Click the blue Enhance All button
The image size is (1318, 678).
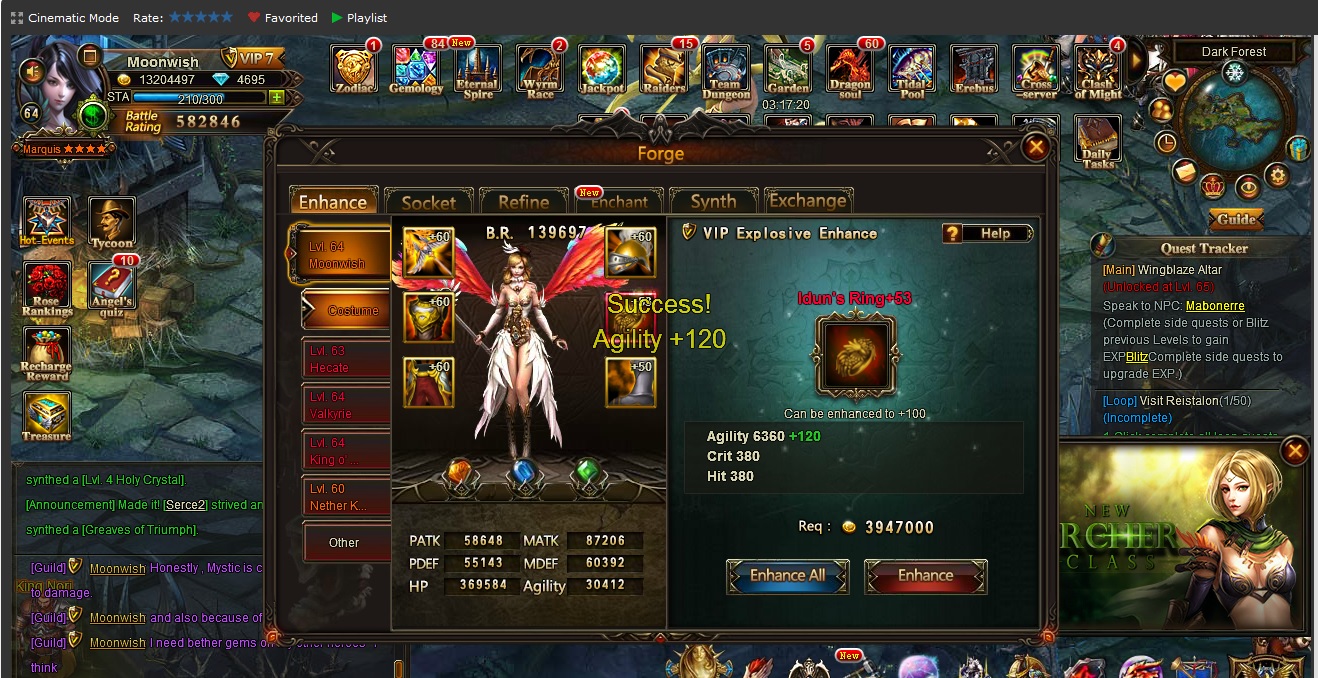(788, 576)
